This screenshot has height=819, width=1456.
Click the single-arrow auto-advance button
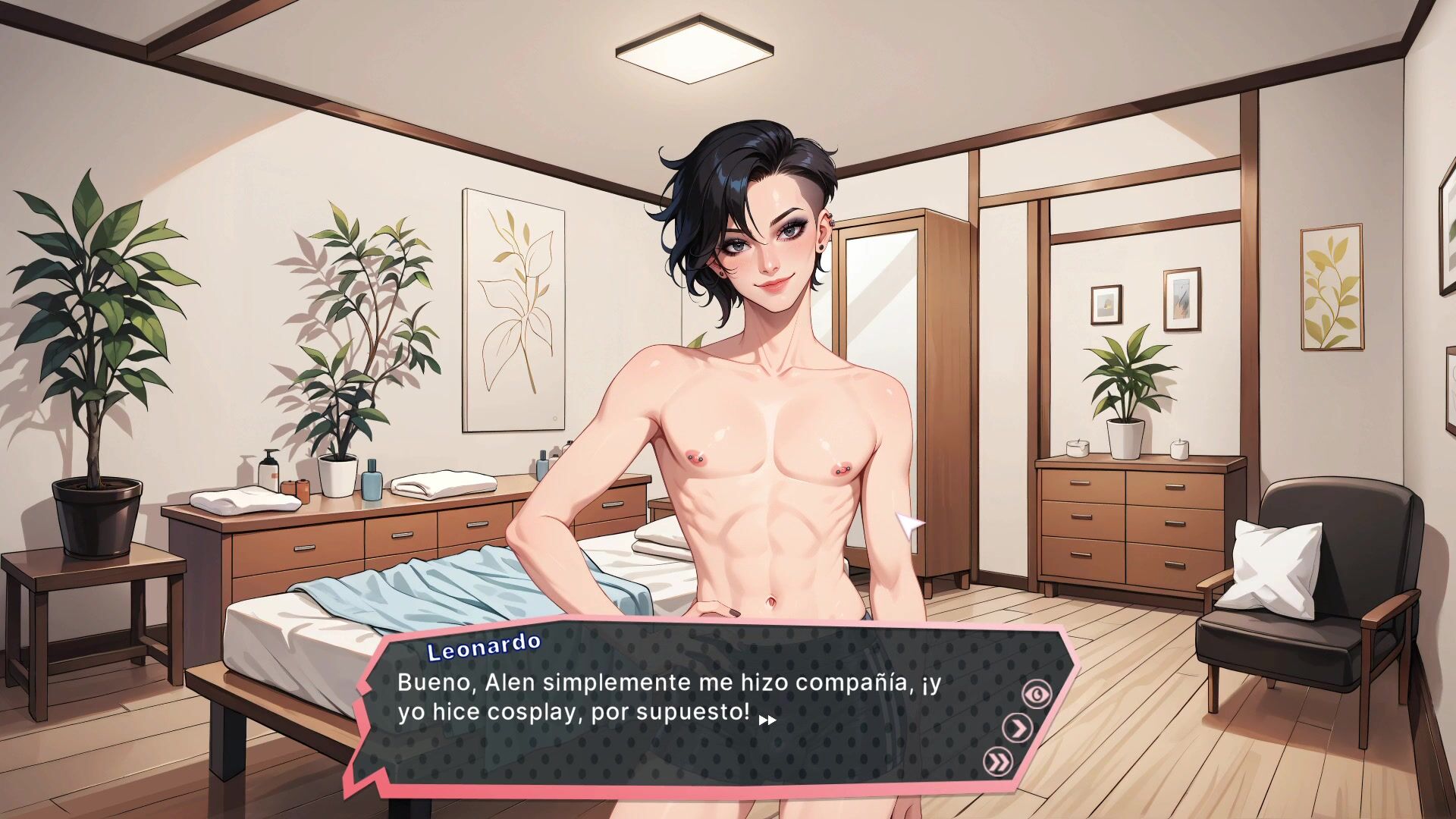coord(1018,728)
